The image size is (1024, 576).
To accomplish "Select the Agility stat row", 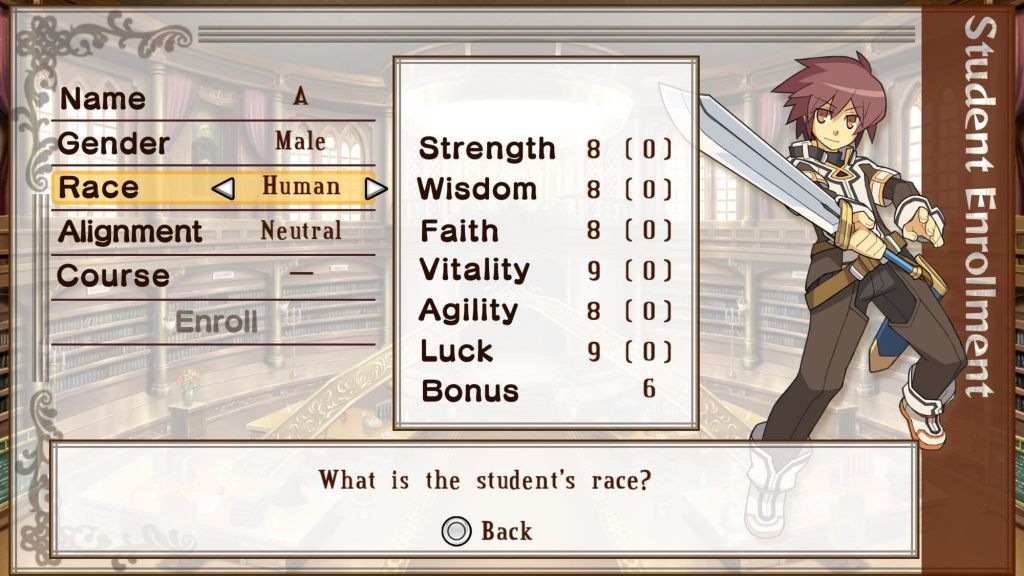I will point(545,311).
